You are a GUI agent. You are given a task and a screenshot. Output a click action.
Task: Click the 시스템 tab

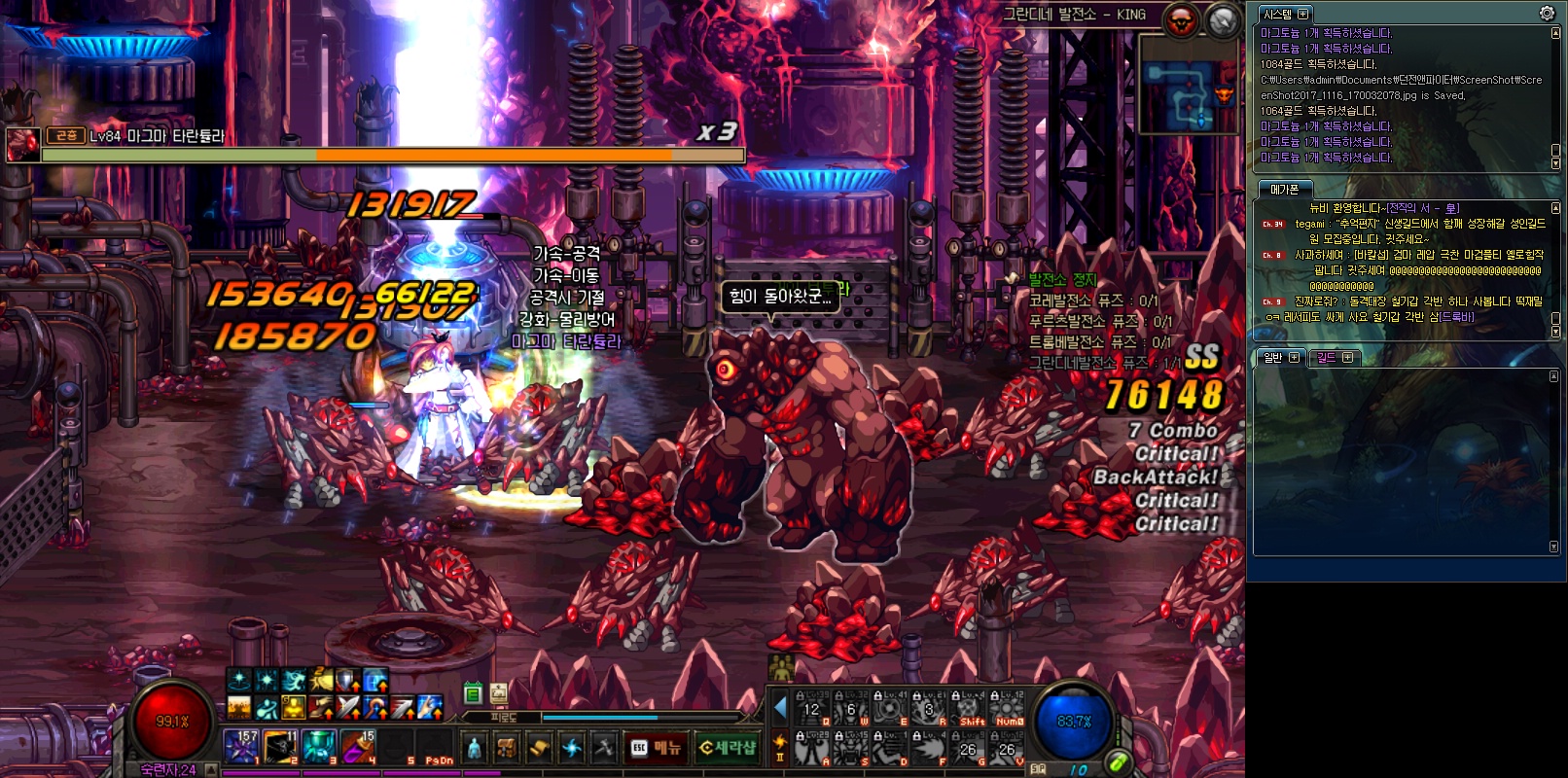[1284, 14]
